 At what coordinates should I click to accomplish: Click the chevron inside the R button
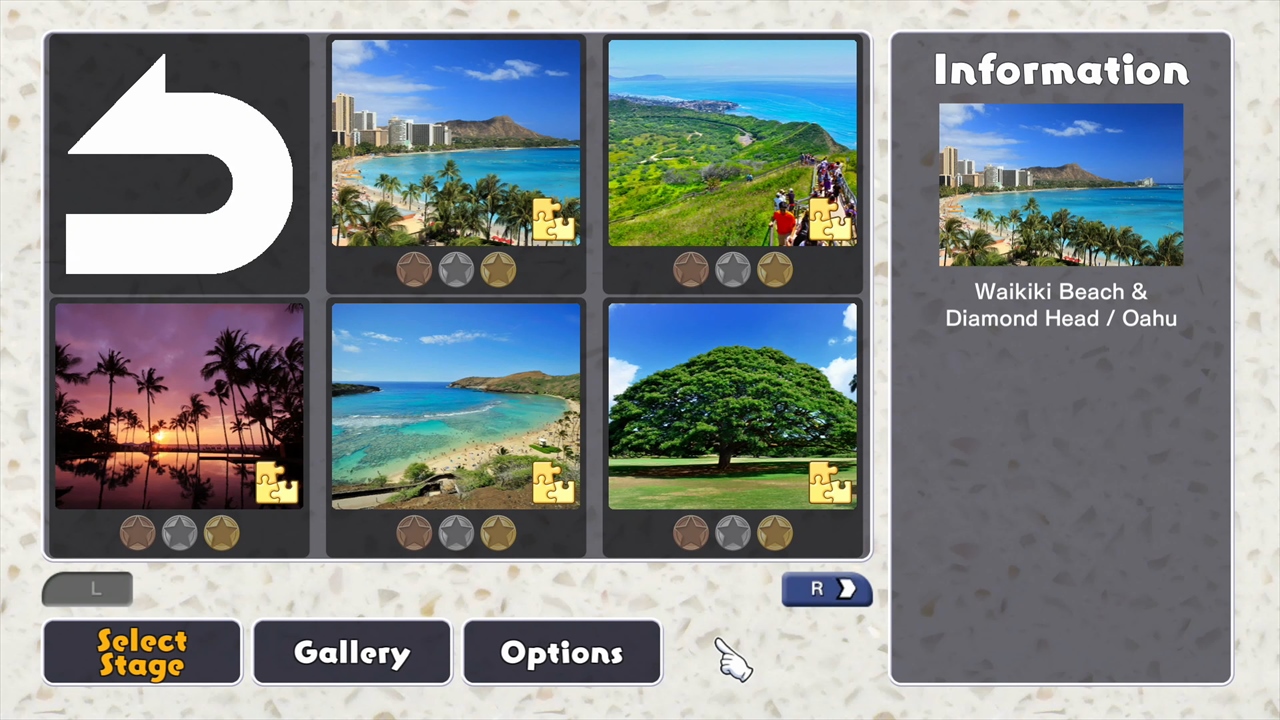pos(846,589)
